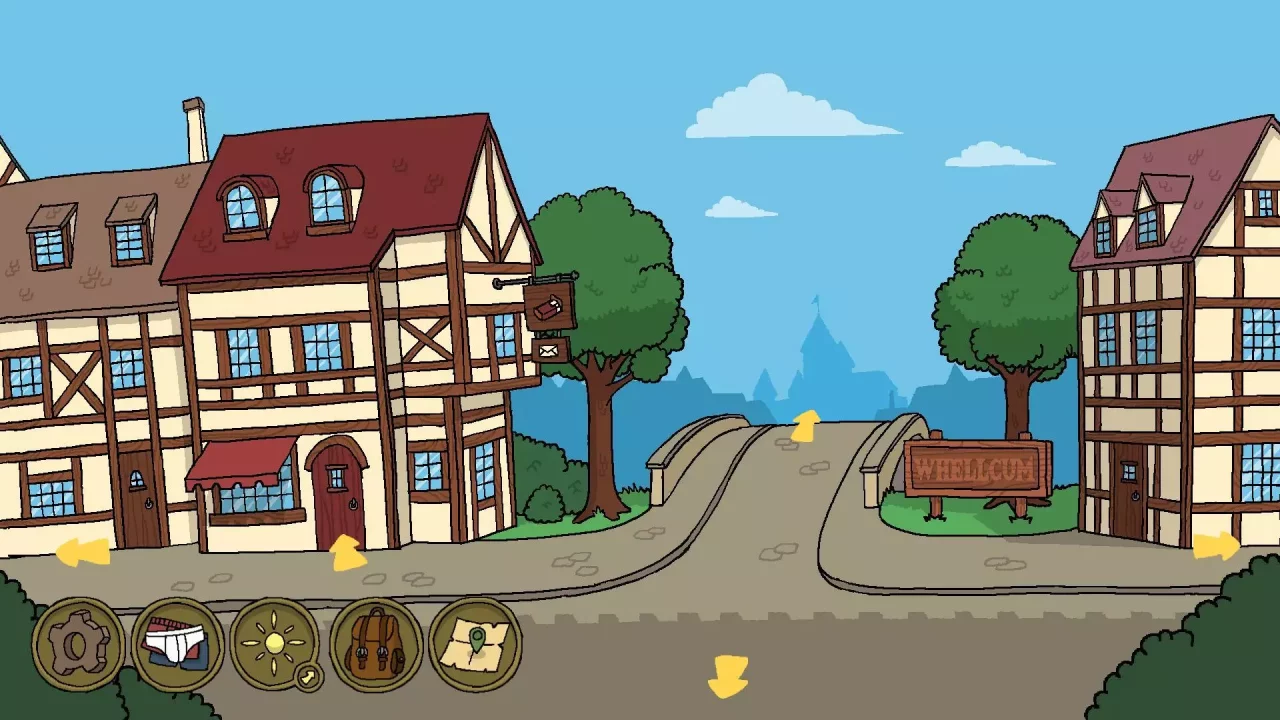Click the curved arrow near the red awning

(348, 553)
